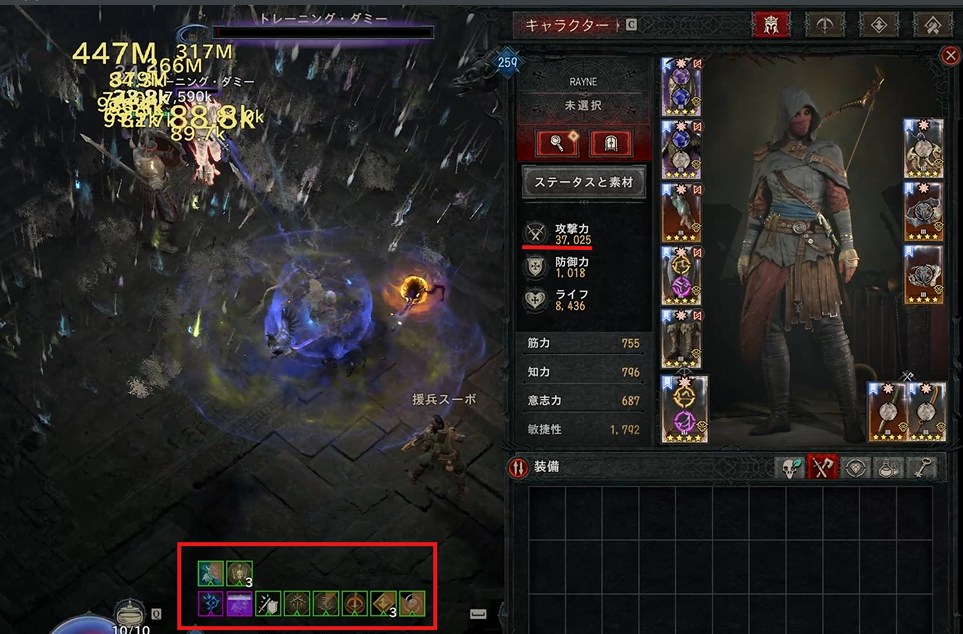Select the equipped magenta-rune ring slot beside 敏捷性
The image size is (963, 634).
pos(684,408)
